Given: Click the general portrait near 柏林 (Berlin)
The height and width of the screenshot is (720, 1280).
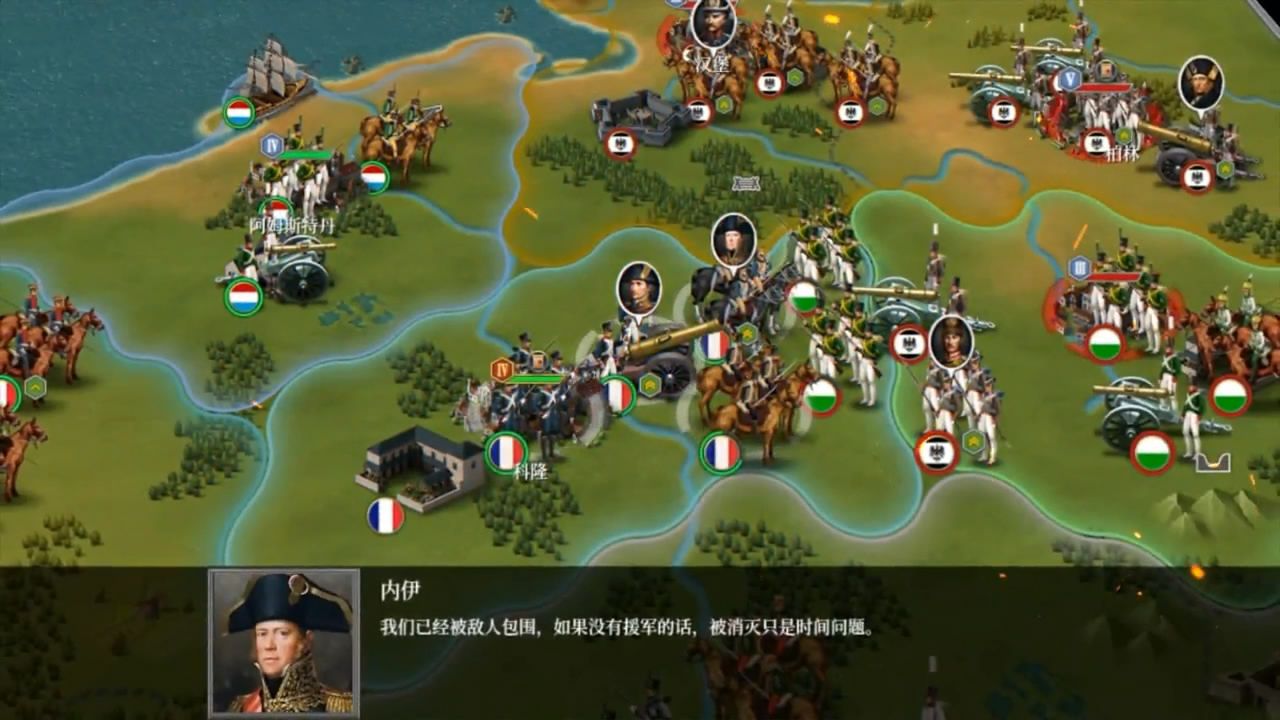Looking at the screenshot, I should pyautogui.click(x=1200, y=85).
